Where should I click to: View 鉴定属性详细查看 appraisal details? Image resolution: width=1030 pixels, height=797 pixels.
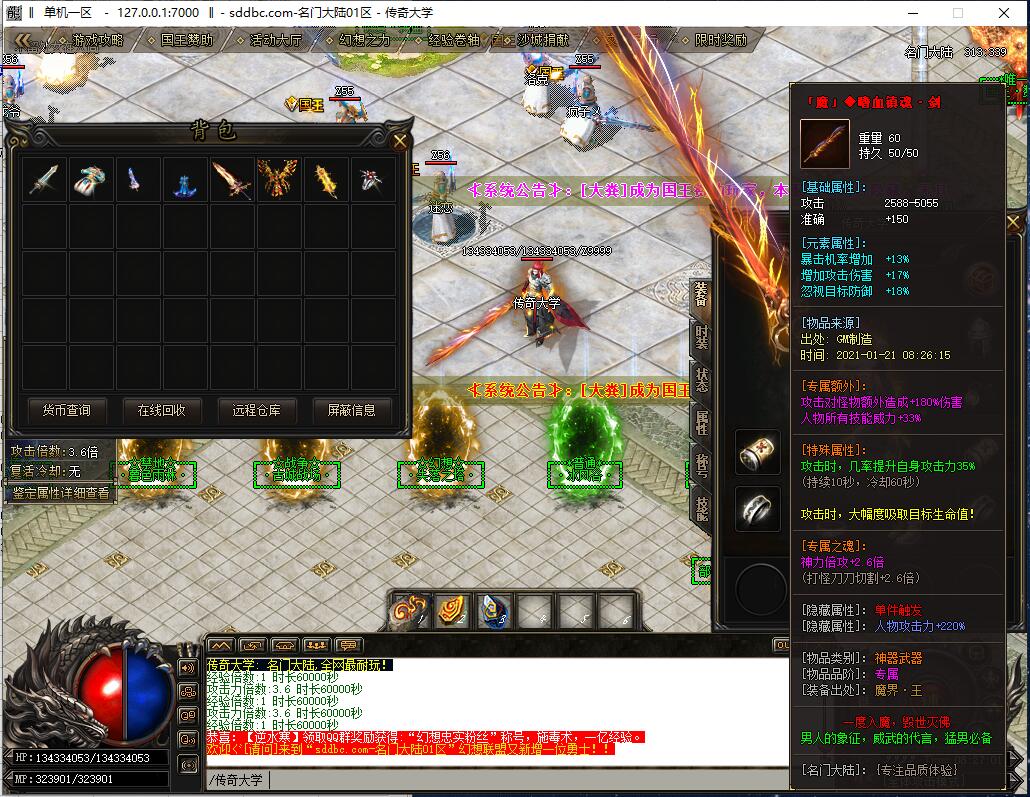[x=62, y=493]
